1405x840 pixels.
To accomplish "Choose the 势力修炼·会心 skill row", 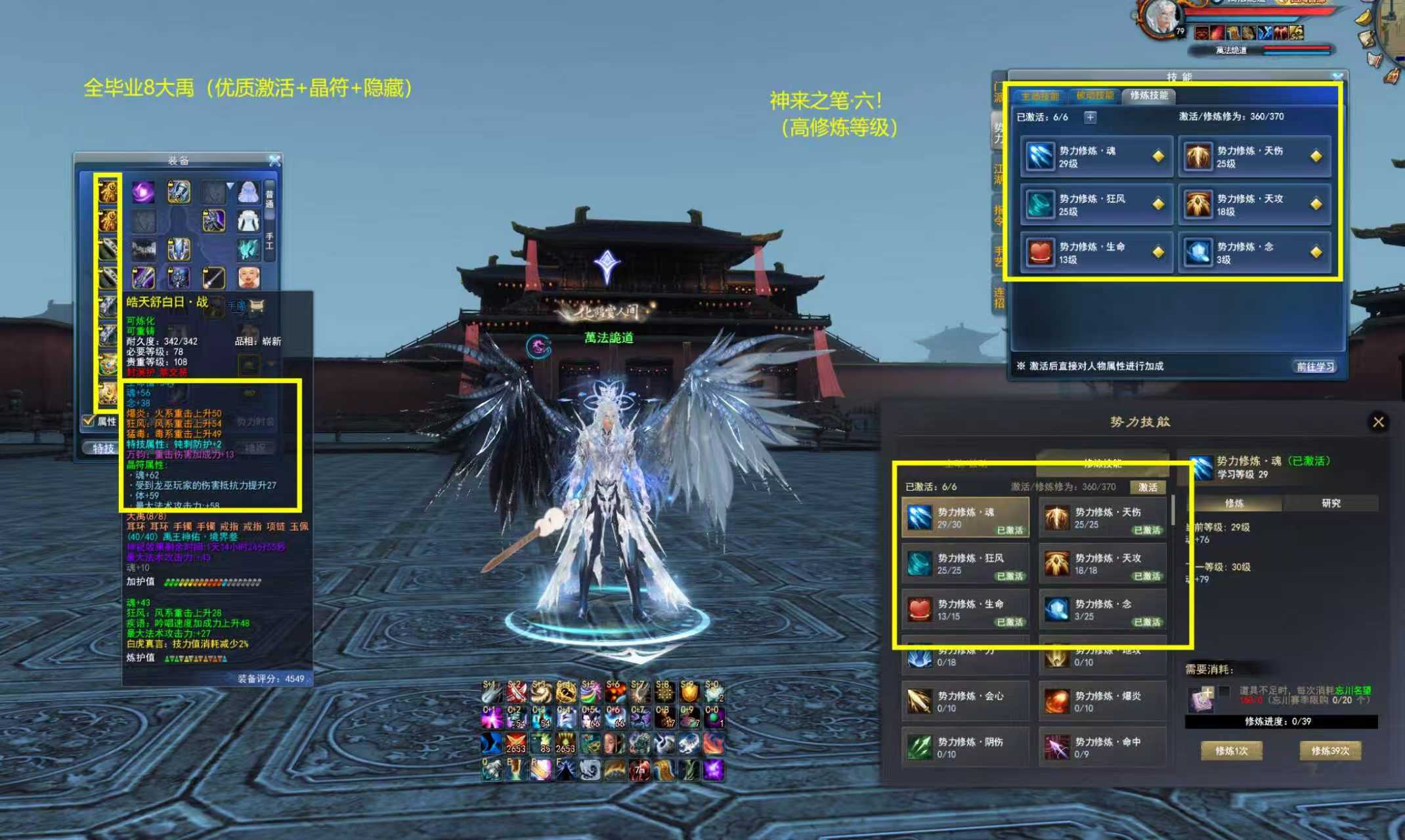I will click(965, 701).
